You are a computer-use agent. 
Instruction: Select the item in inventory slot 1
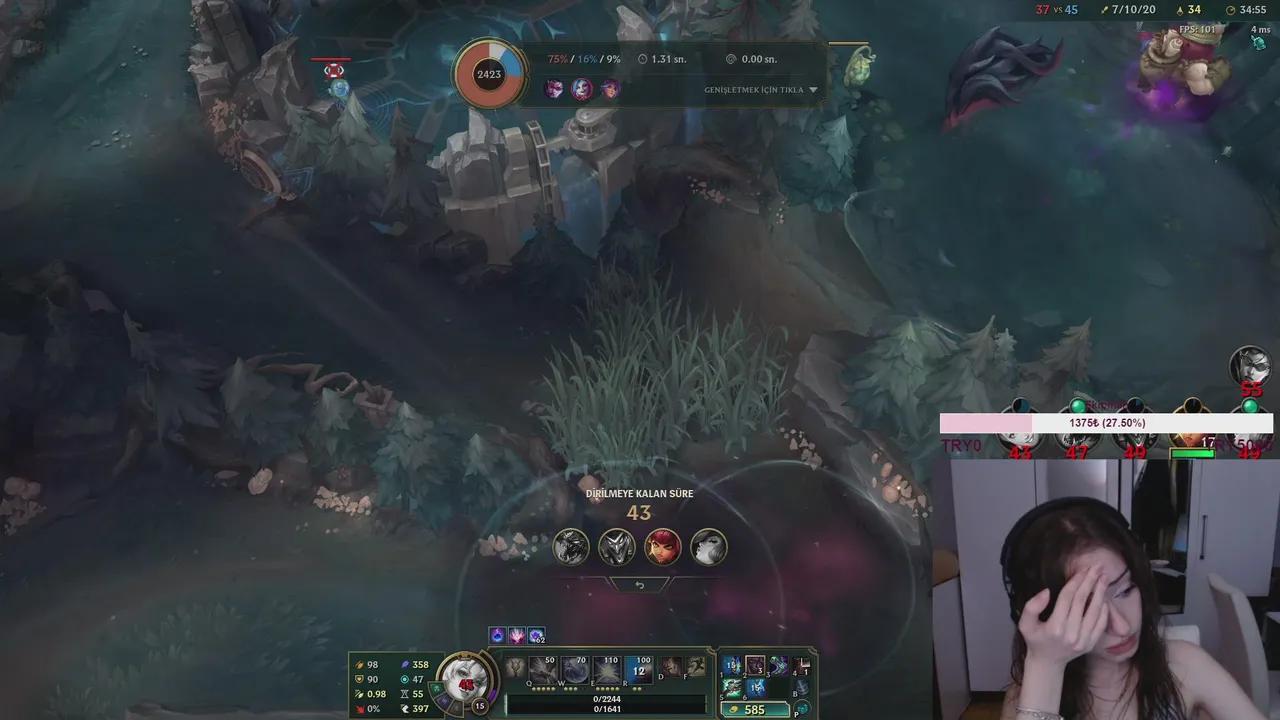(733, 665)
